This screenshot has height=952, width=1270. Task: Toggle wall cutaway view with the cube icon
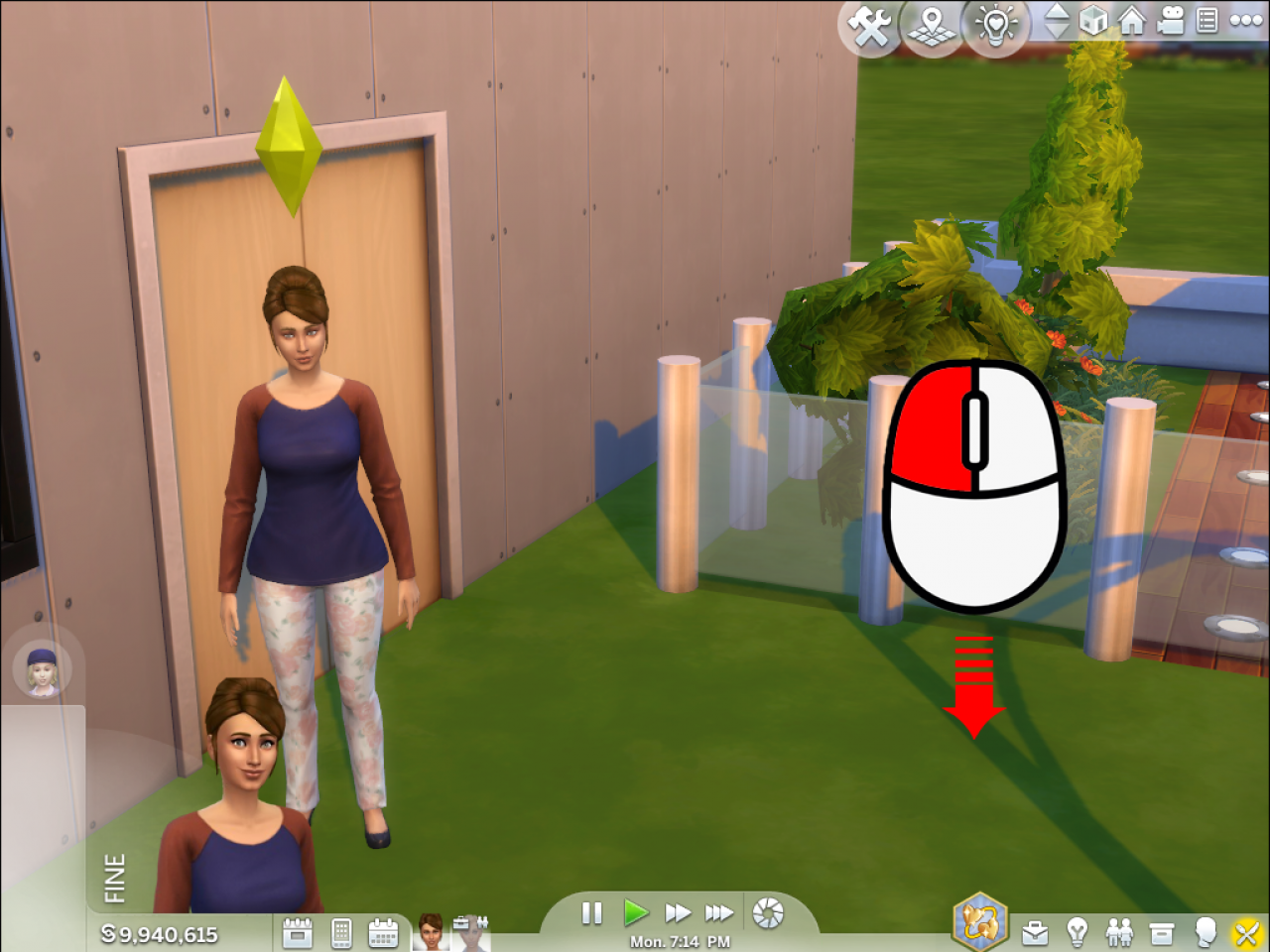[x=1093, y=21]
